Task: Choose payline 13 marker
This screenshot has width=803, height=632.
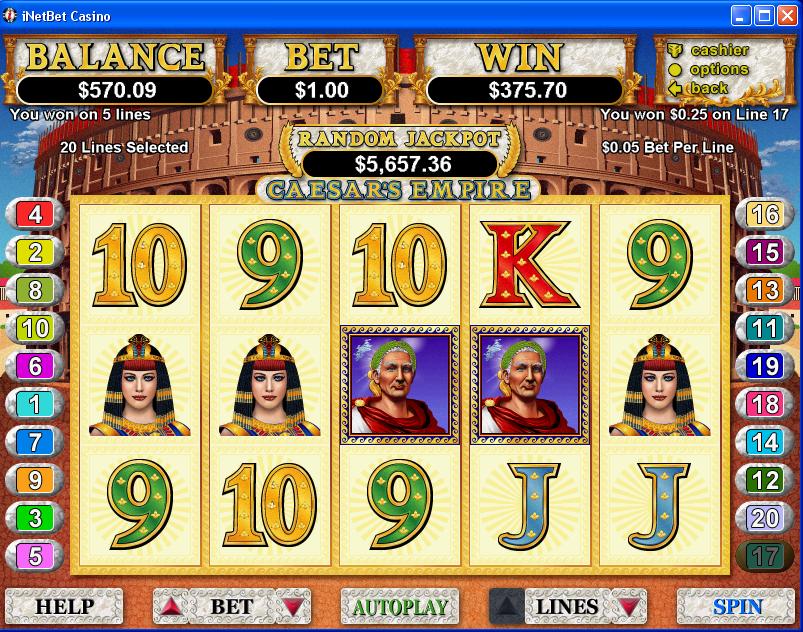Action: click(x=765, y=290)
